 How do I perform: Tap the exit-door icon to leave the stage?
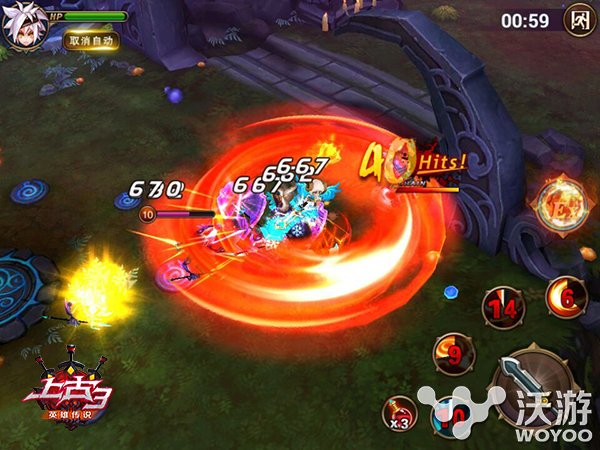point(578,19)
